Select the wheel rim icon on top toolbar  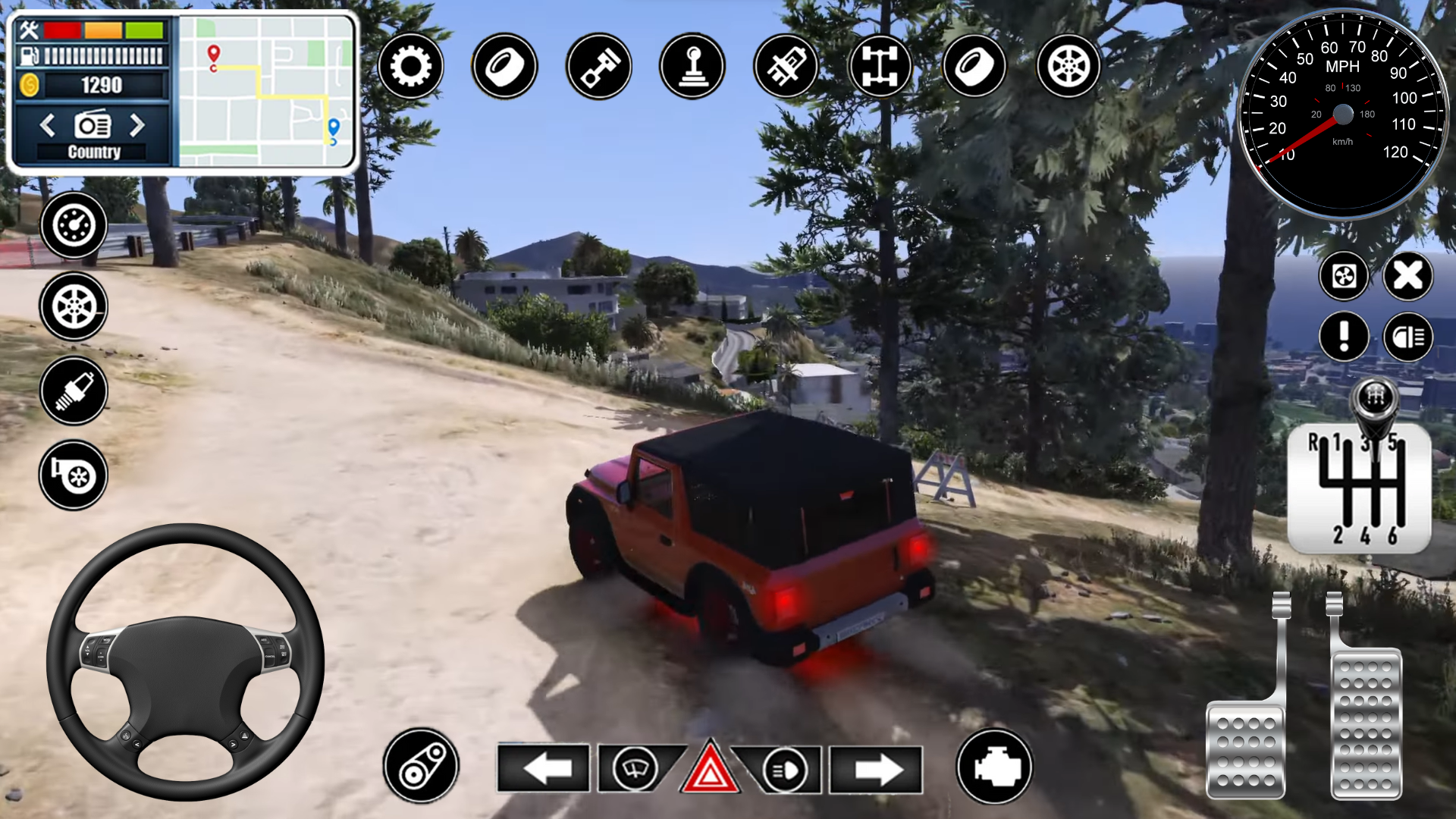pyautogui.click(x=1069, y=67)
